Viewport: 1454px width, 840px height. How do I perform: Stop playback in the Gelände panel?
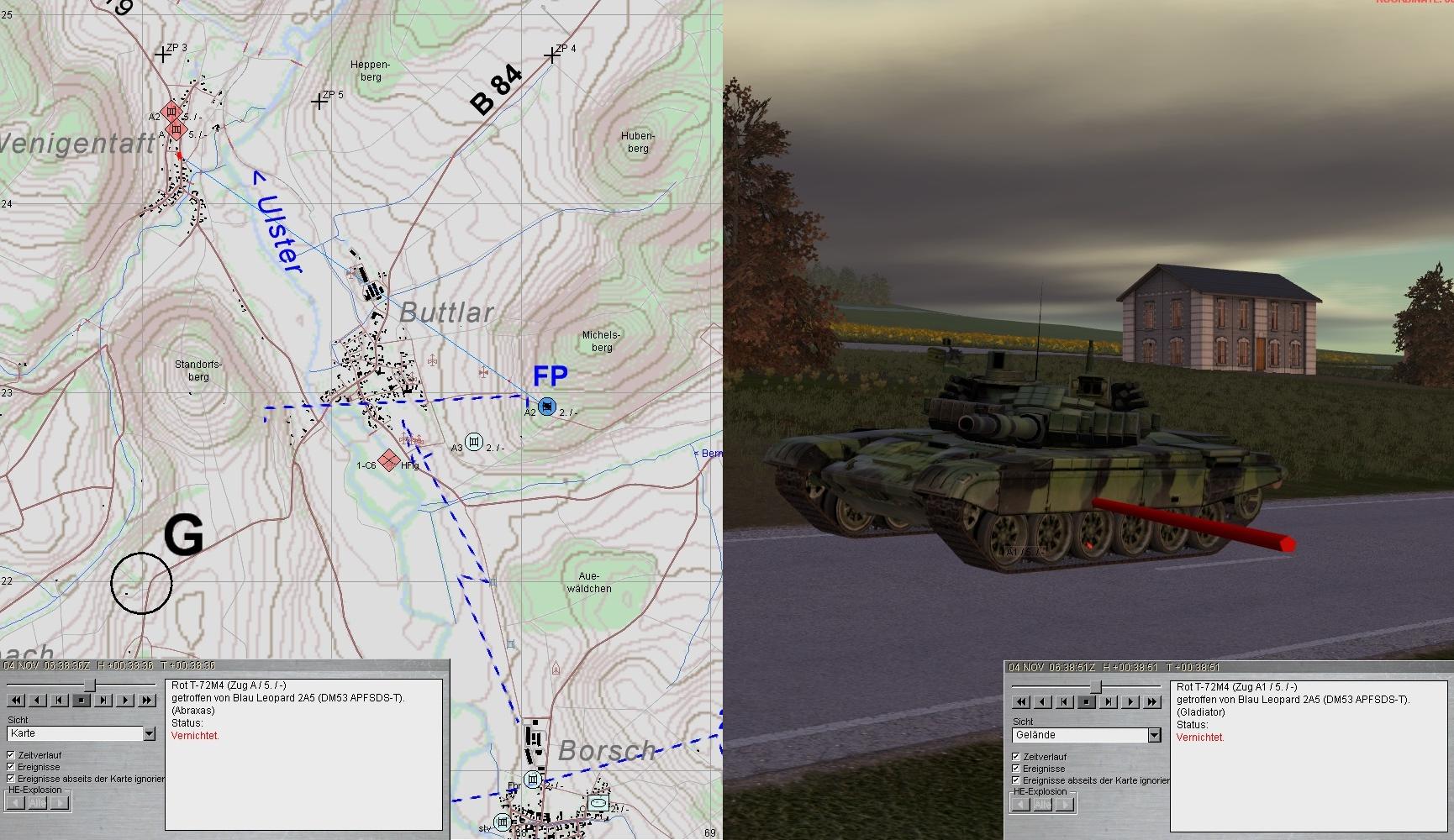point(1086,701)
